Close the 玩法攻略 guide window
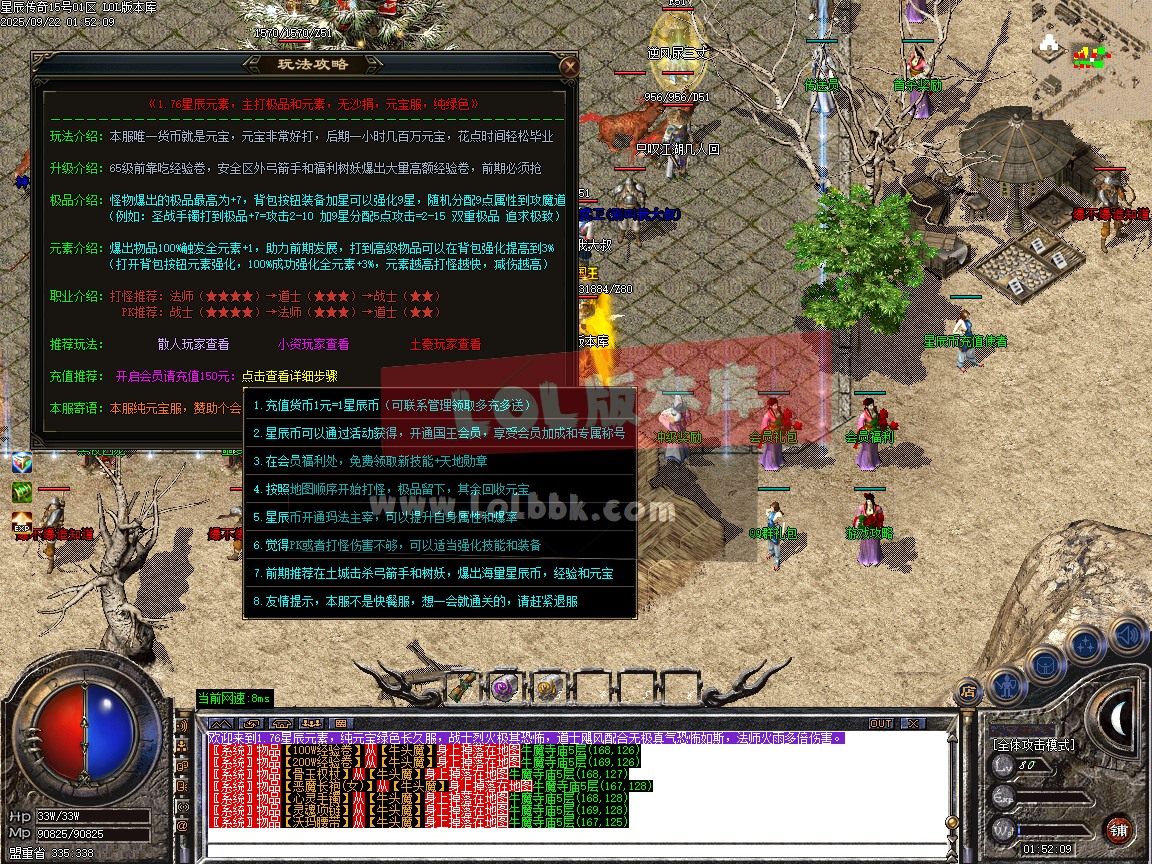The image size is (1152, 864). [x=569, y=67]
